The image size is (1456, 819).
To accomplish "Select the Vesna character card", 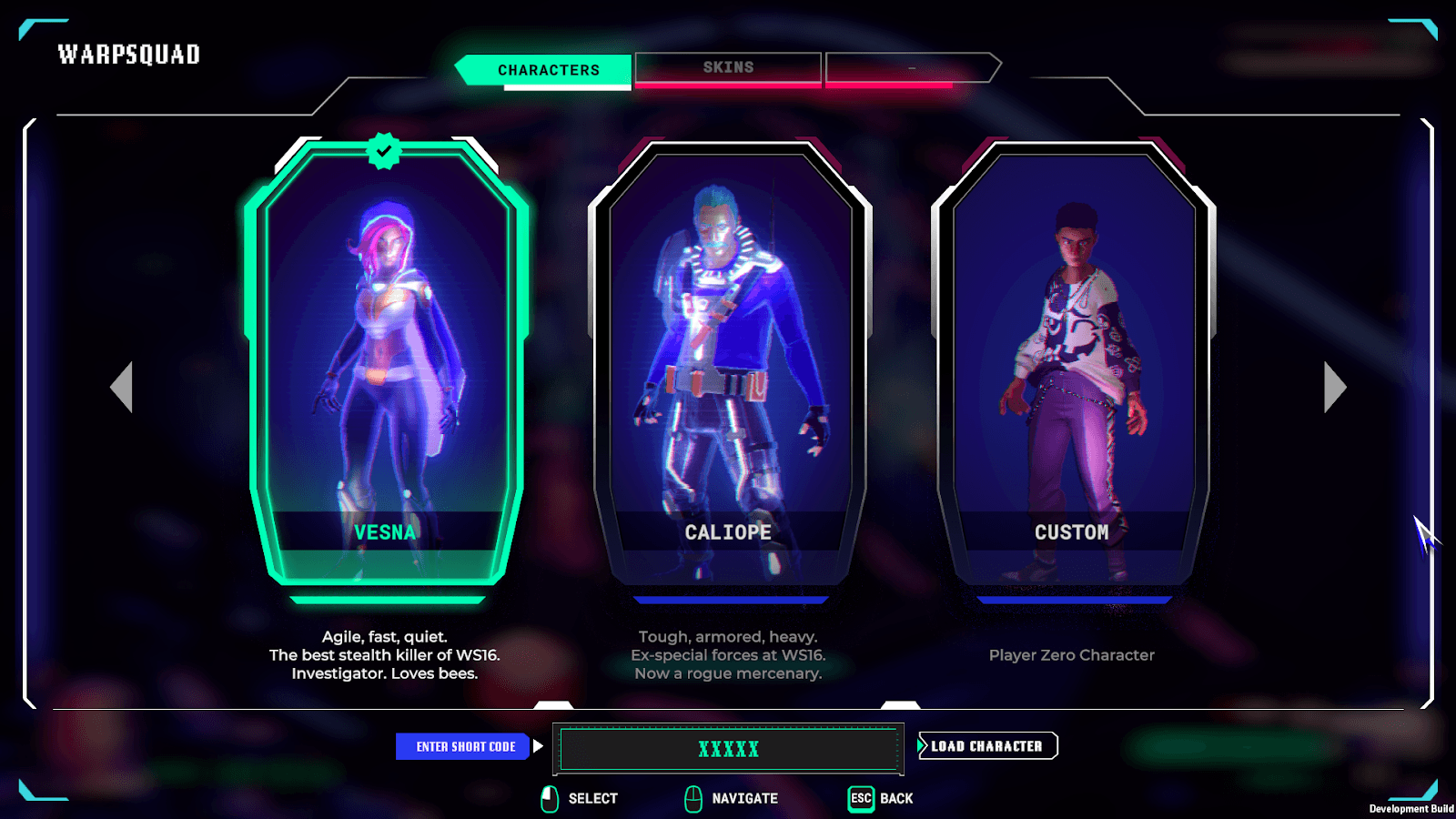I will (x=386, y=364).
